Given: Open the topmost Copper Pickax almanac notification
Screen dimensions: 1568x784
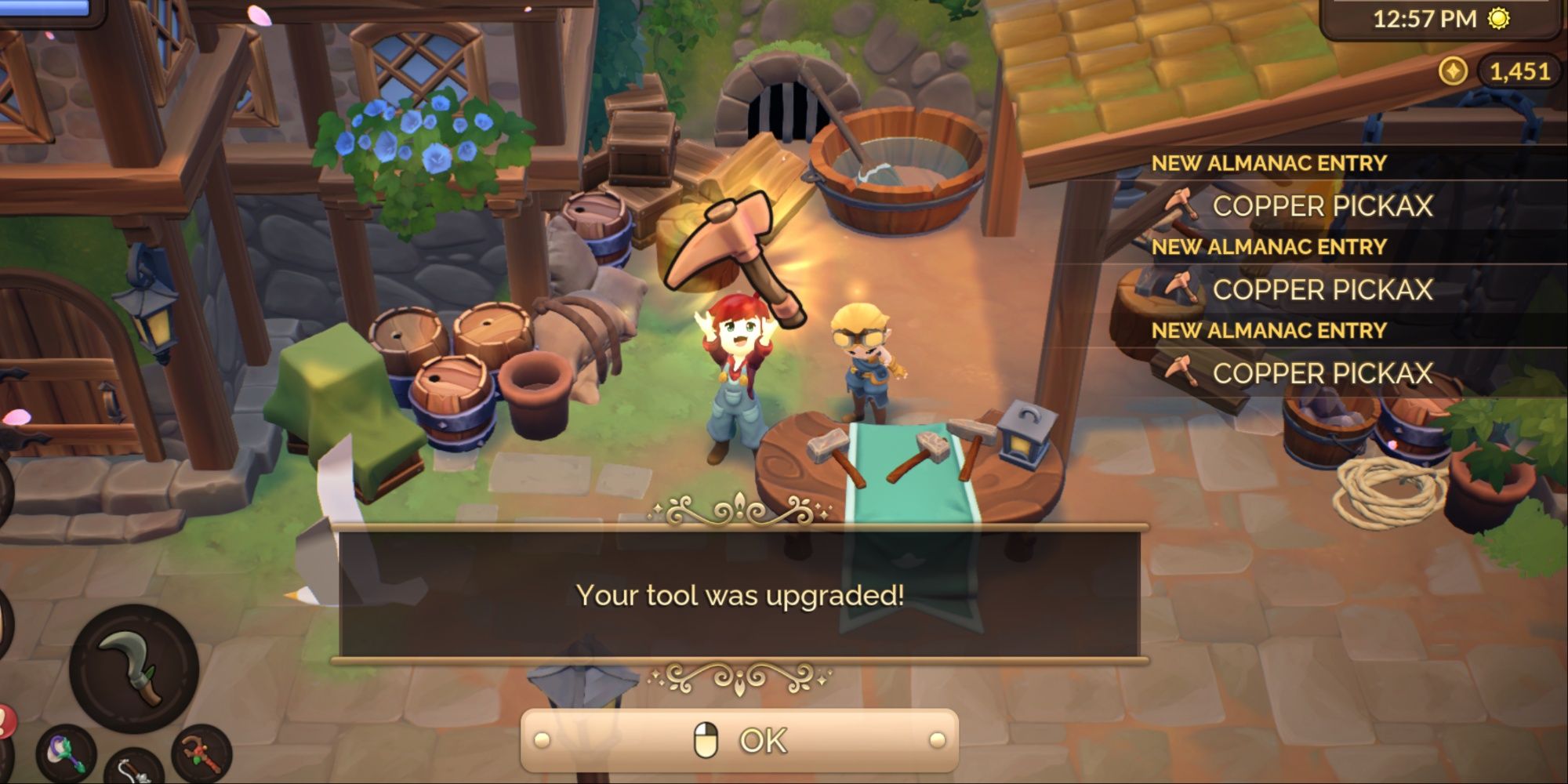Looking at the screenshot, I should tap(1321, 206).
